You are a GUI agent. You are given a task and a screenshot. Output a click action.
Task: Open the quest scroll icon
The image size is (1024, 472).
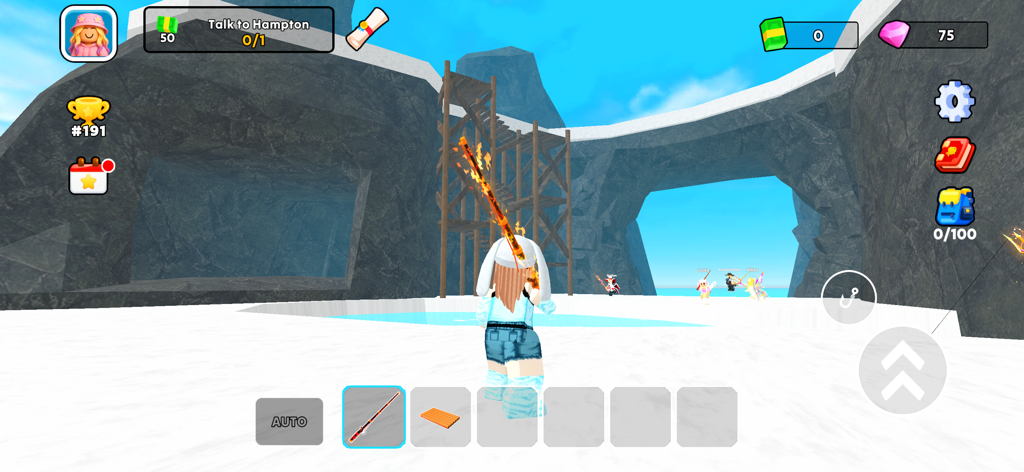[x=367, y=28]
